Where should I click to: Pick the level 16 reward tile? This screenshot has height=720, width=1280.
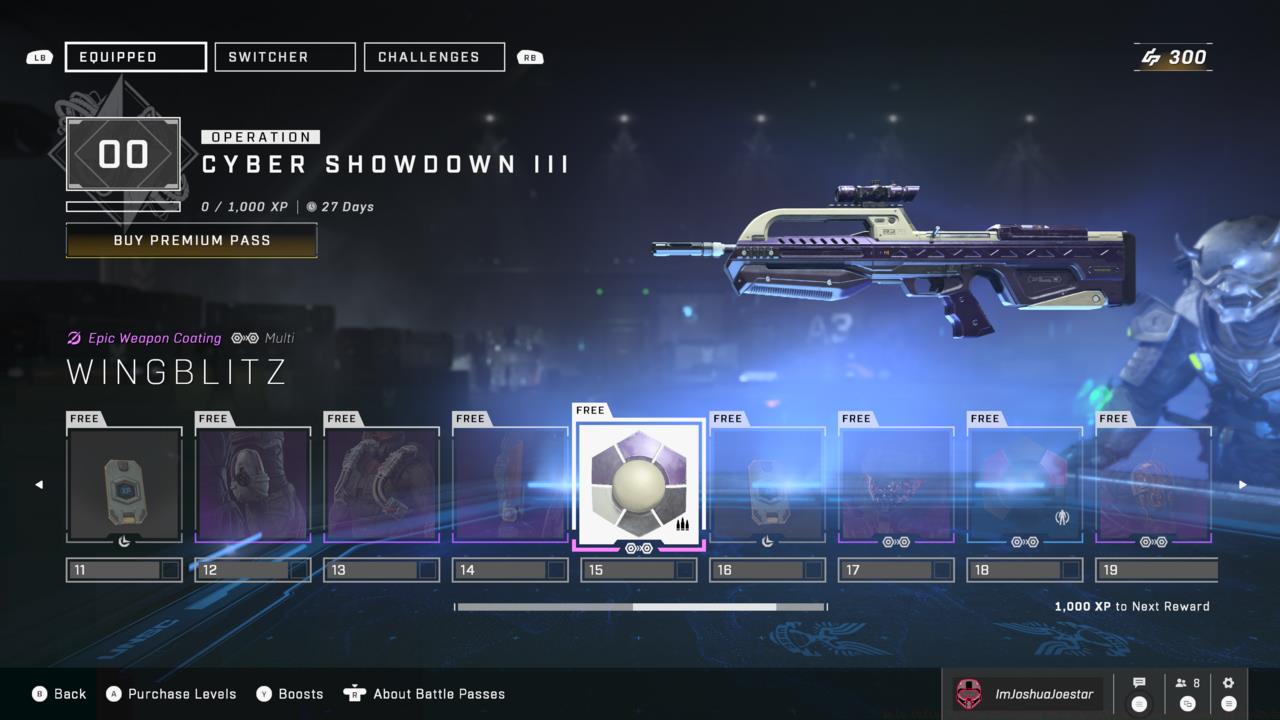tap(767, 485)
